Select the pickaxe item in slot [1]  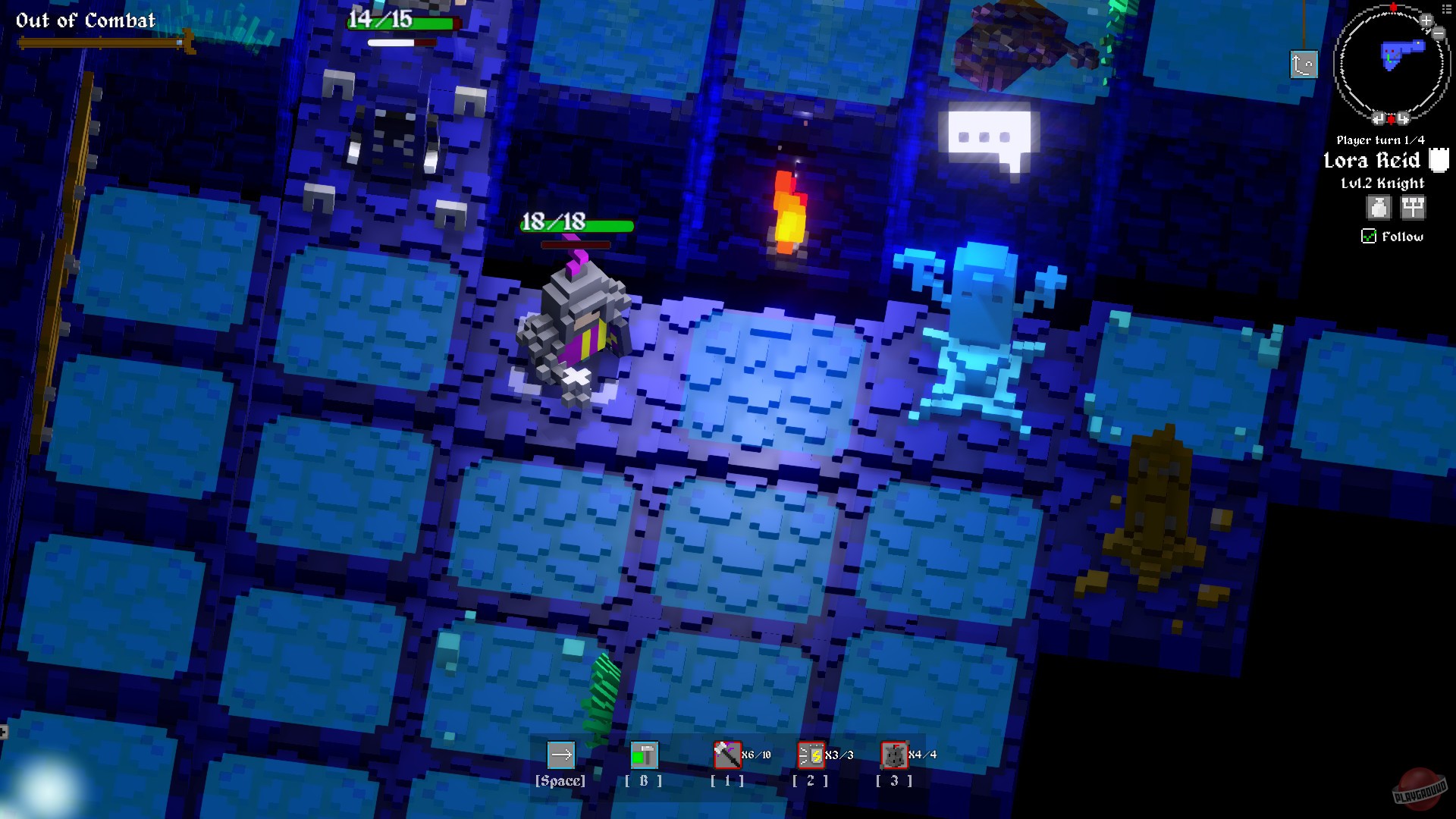(726, 755)
